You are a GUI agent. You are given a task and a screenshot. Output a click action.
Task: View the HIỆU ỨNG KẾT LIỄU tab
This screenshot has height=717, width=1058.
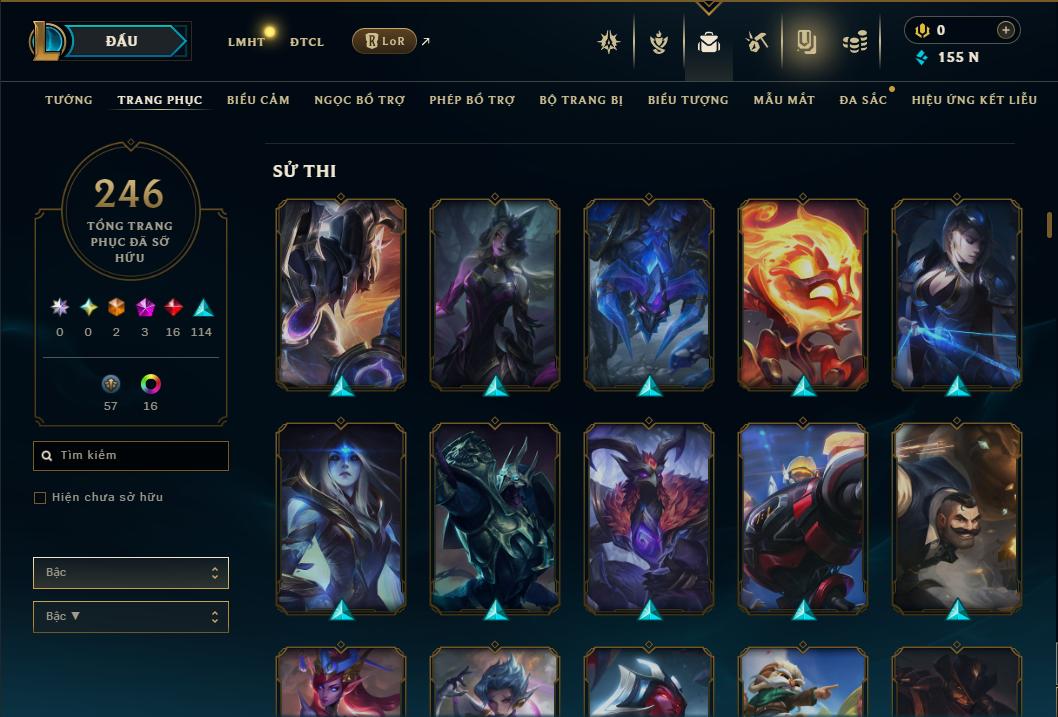coord(973,100)
